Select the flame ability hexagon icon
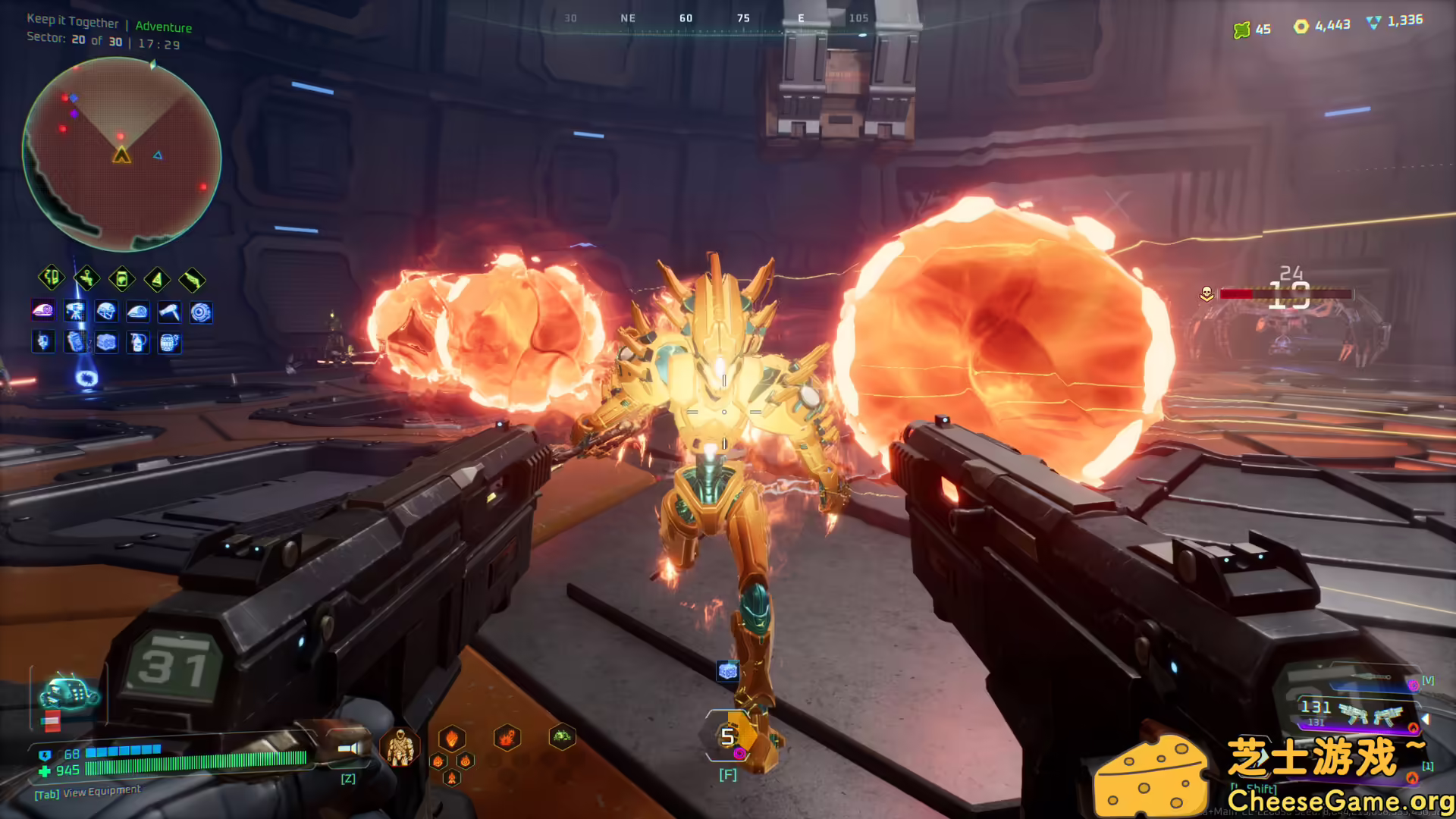The image size is (1456, 819). pos(452,739)
